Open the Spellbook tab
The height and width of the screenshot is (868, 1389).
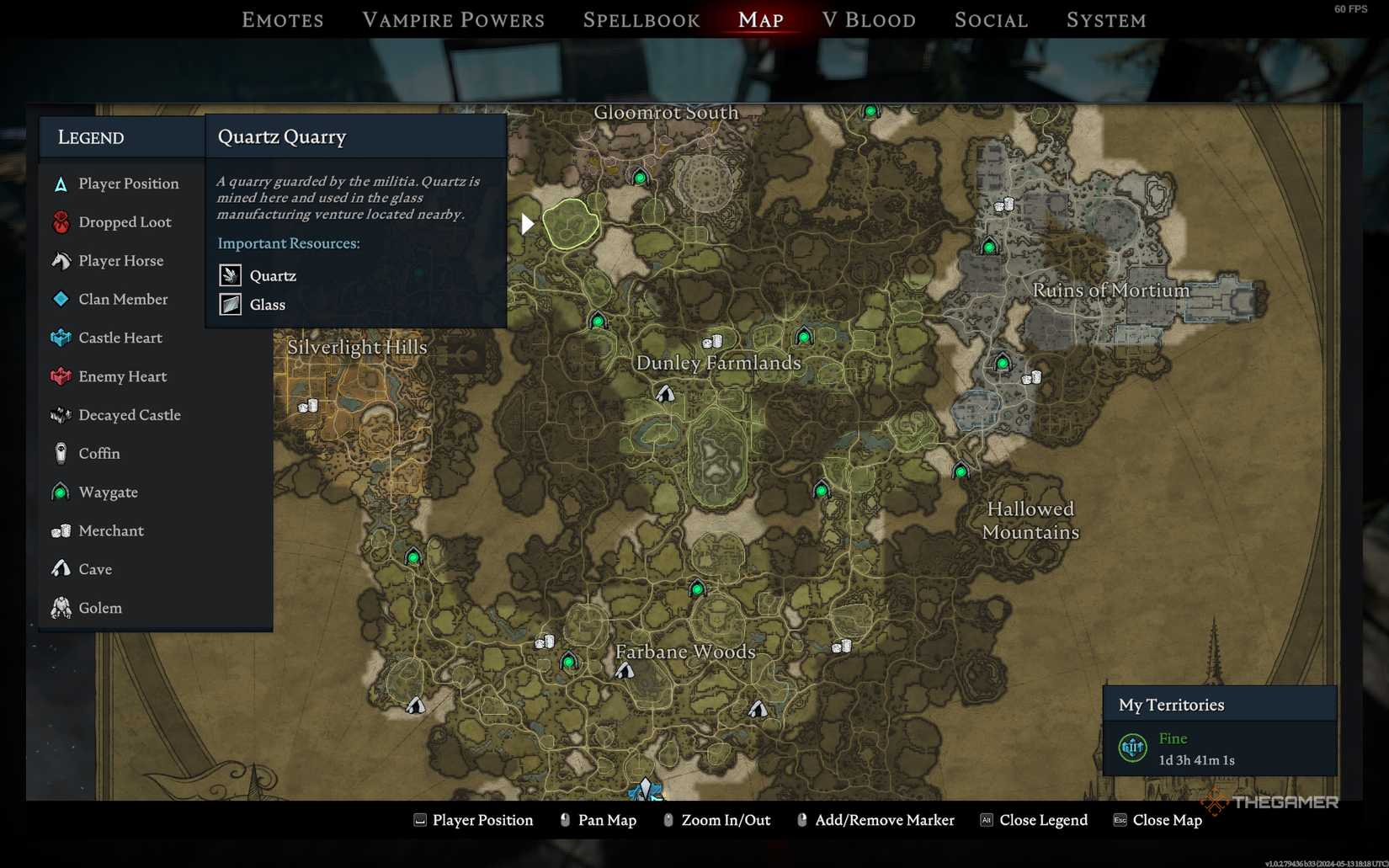641,19
